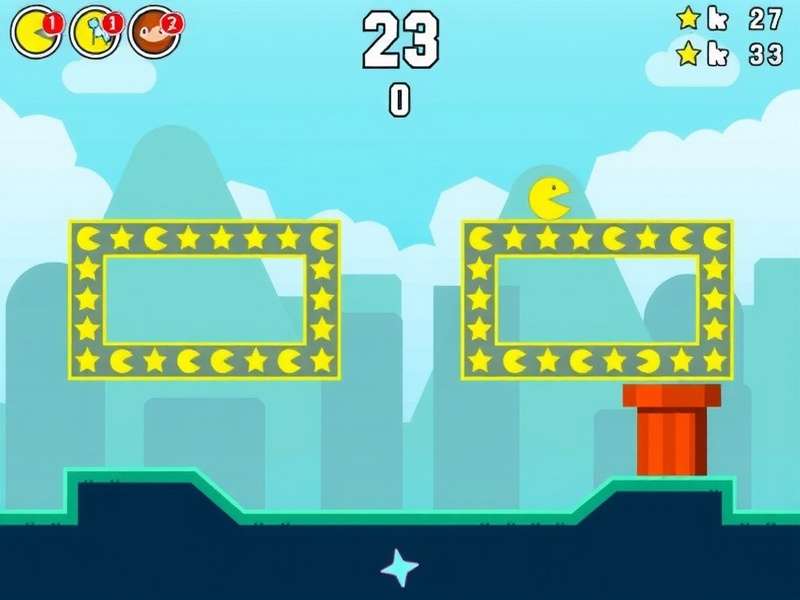800x600 pixels.
Task: Select the yellow Pac-Man character icon
Action: 34,33
